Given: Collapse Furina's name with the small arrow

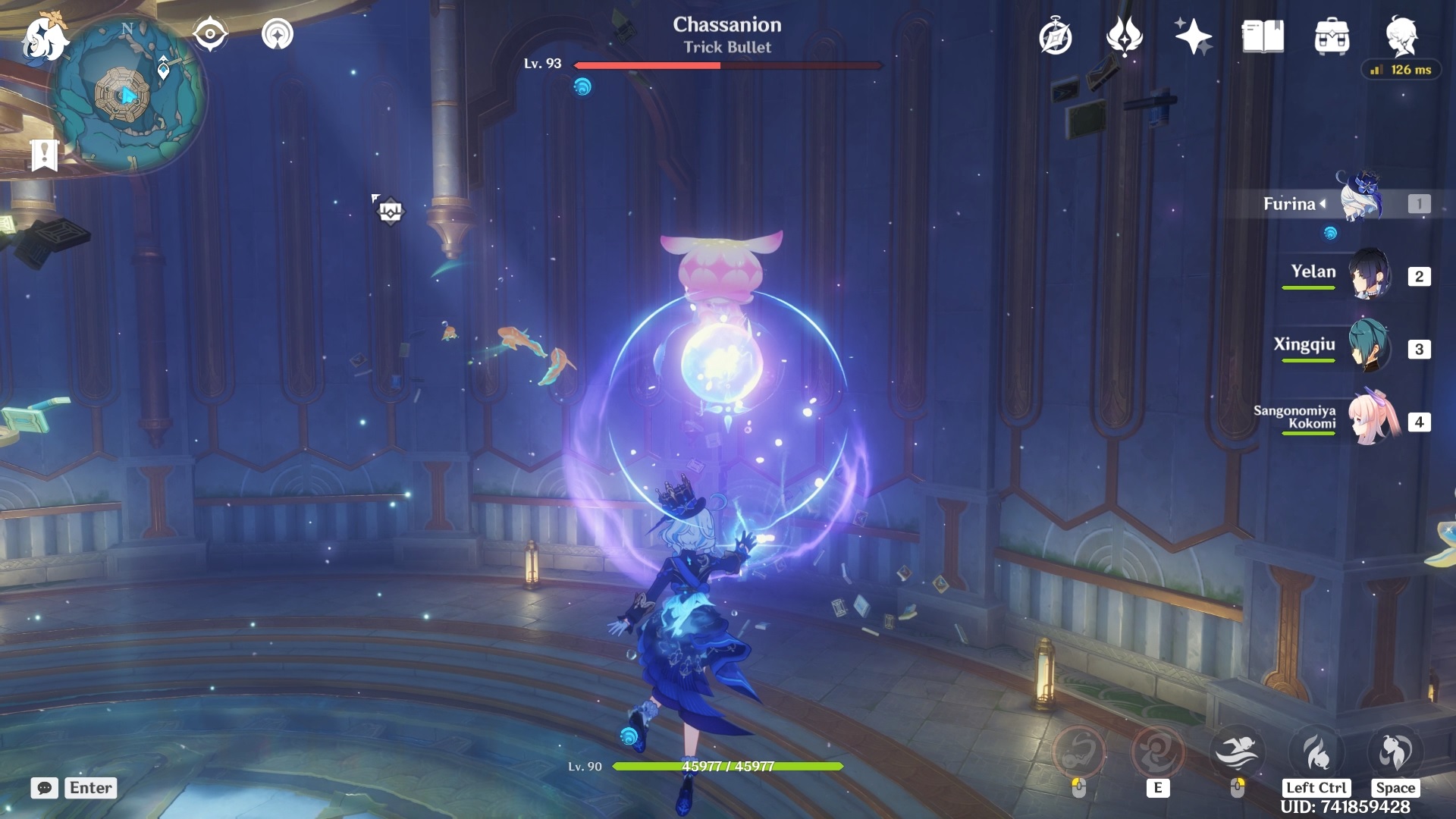Looking at the screenshot, I should (1324, 203).
